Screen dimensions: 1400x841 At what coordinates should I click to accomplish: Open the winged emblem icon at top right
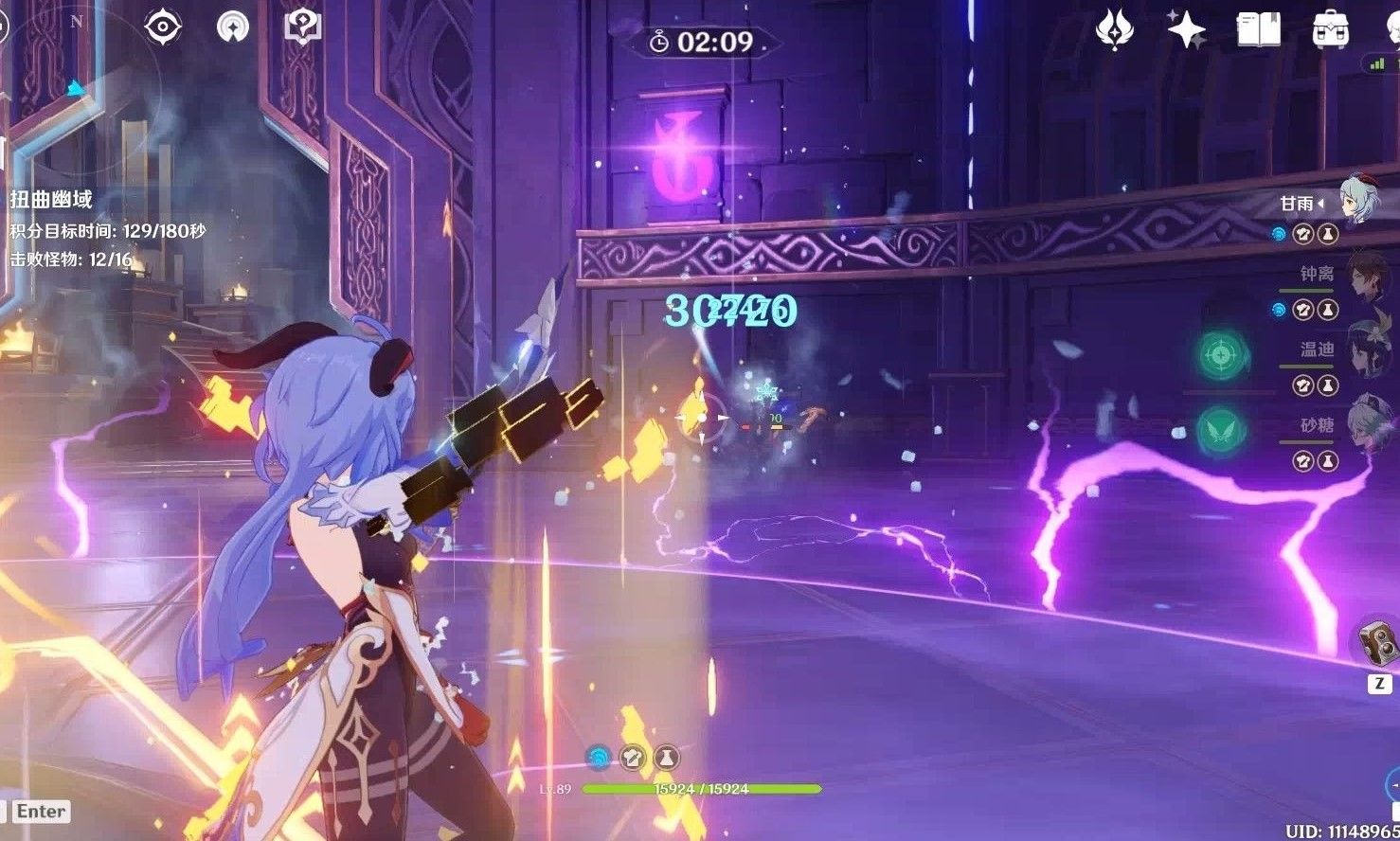[x=1115, y=30]
